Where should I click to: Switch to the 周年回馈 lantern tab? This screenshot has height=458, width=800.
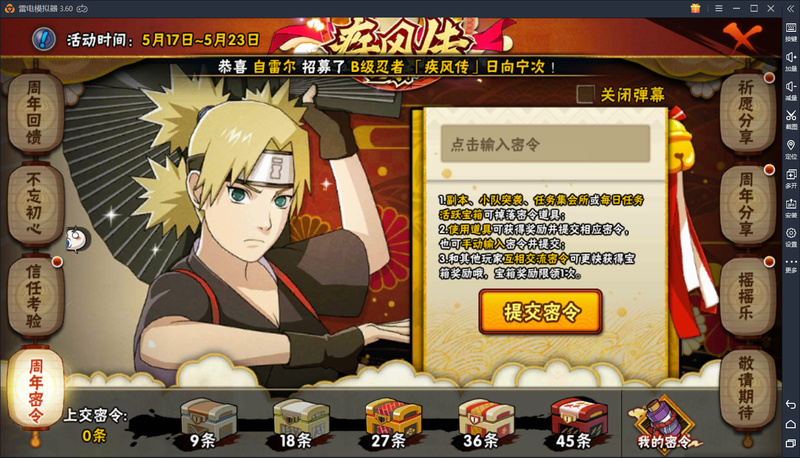point(37,111)
